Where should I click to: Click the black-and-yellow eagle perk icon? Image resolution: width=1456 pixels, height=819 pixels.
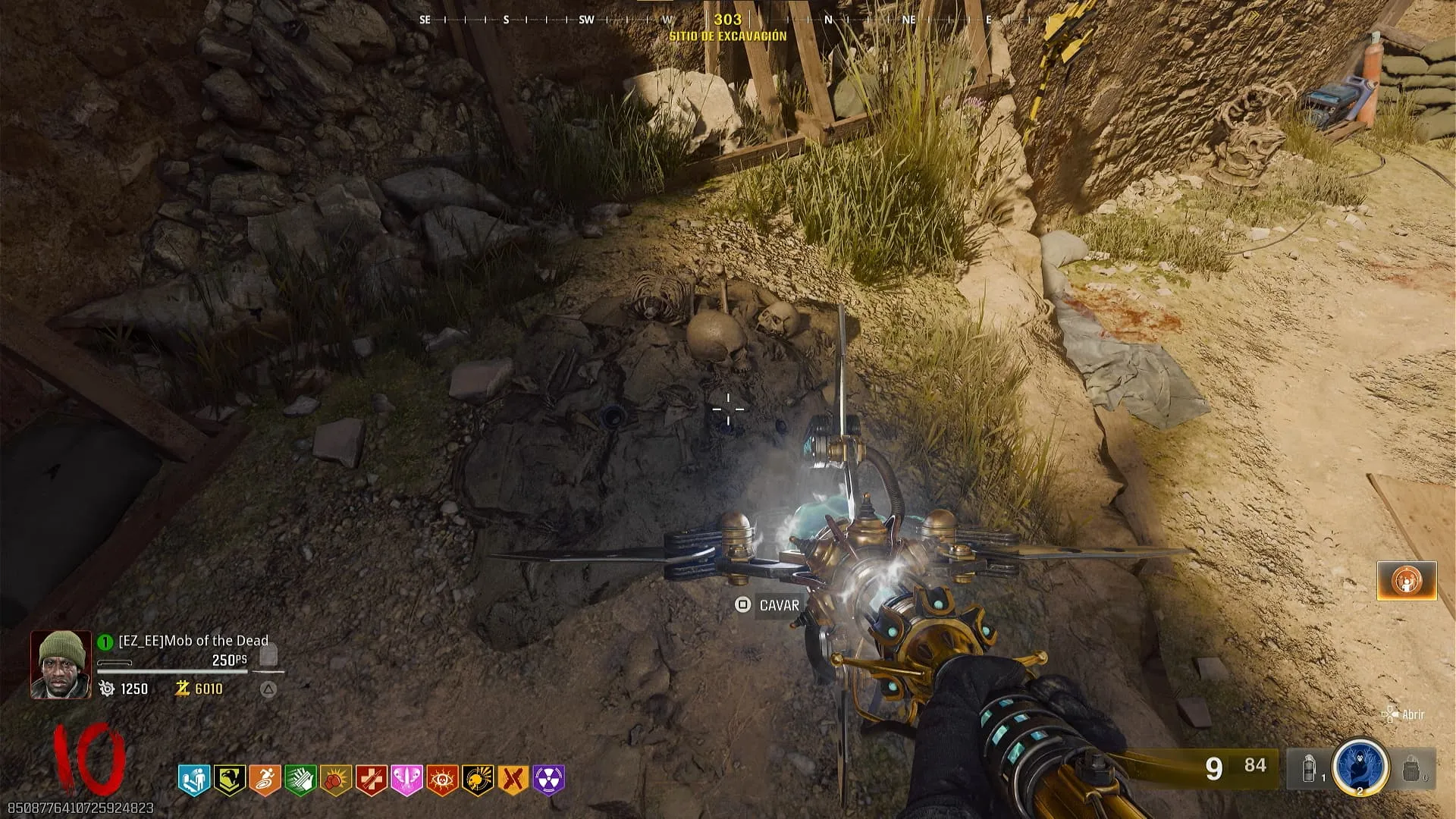[x=229, y=780]
